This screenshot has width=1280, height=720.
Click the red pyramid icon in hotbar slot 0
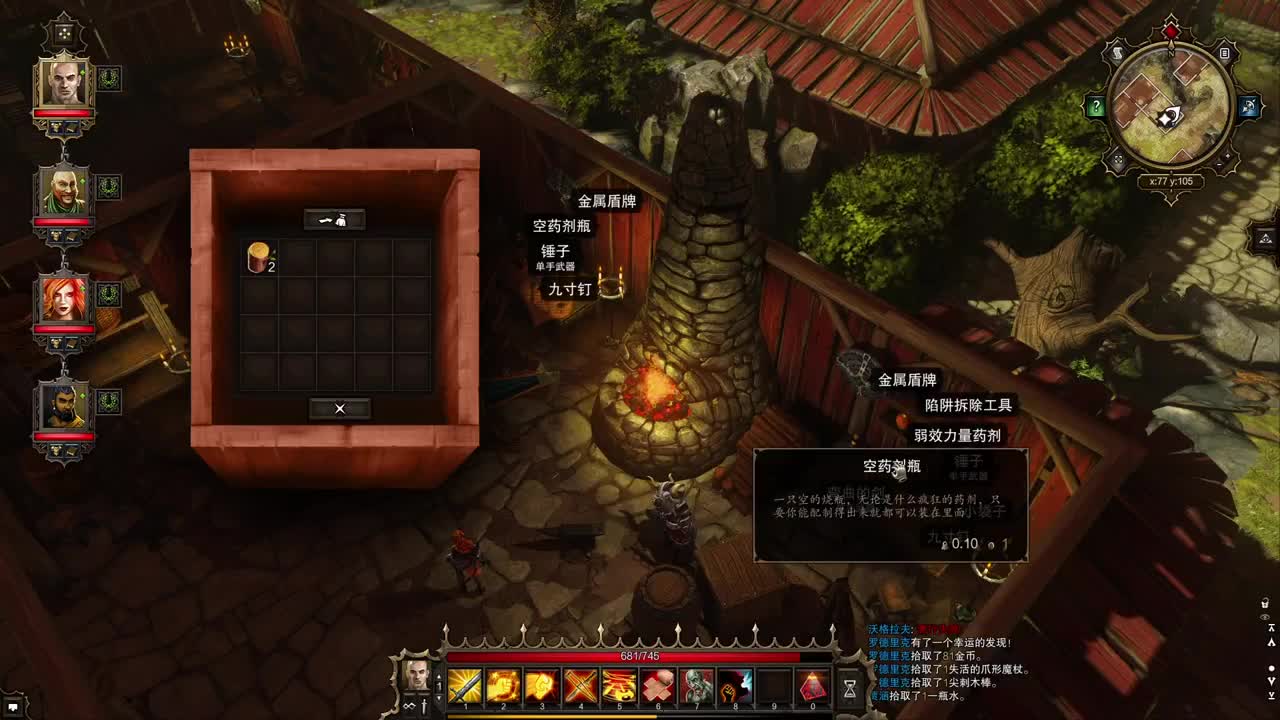[x=813, y=687]
